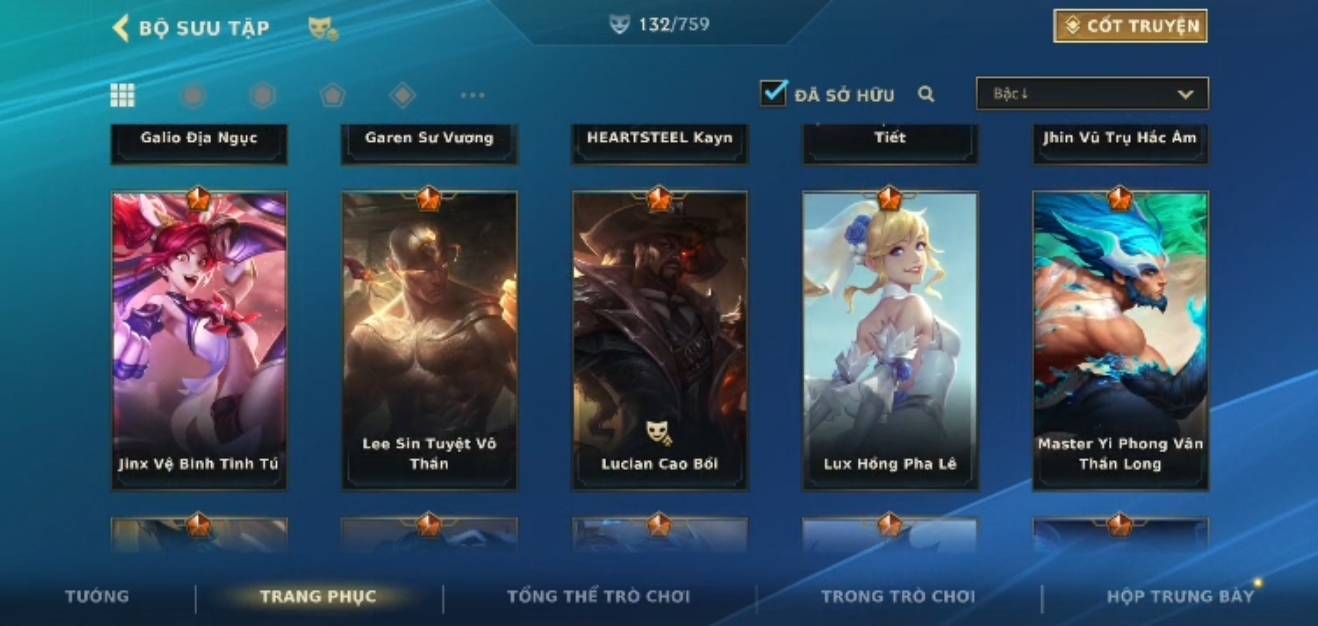Screen dimensions: 1318x626
Task: Open the Bậc sort dropdown
Action: [1092, 94]
